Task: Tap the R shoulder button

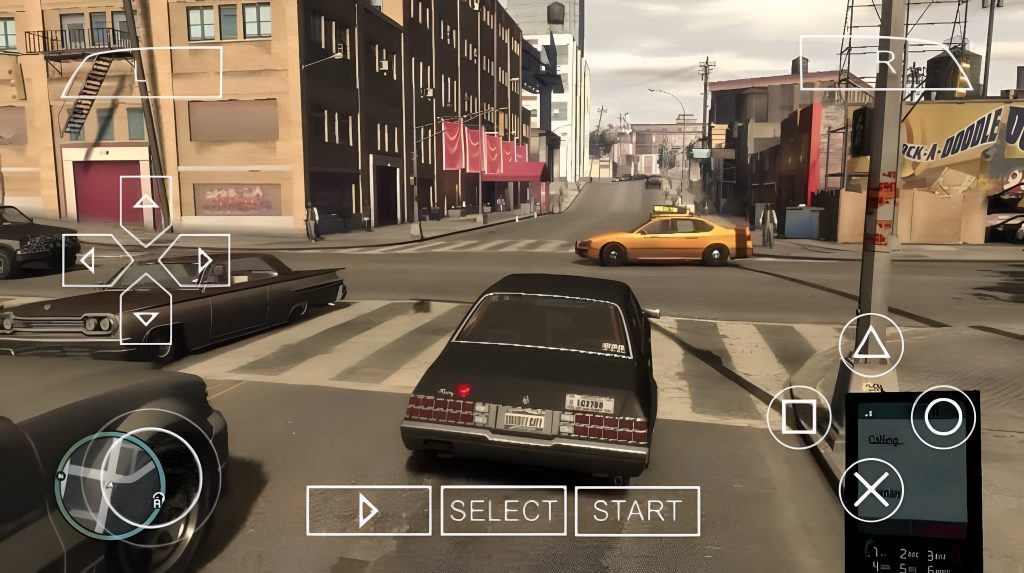Action: click(886, 62)
